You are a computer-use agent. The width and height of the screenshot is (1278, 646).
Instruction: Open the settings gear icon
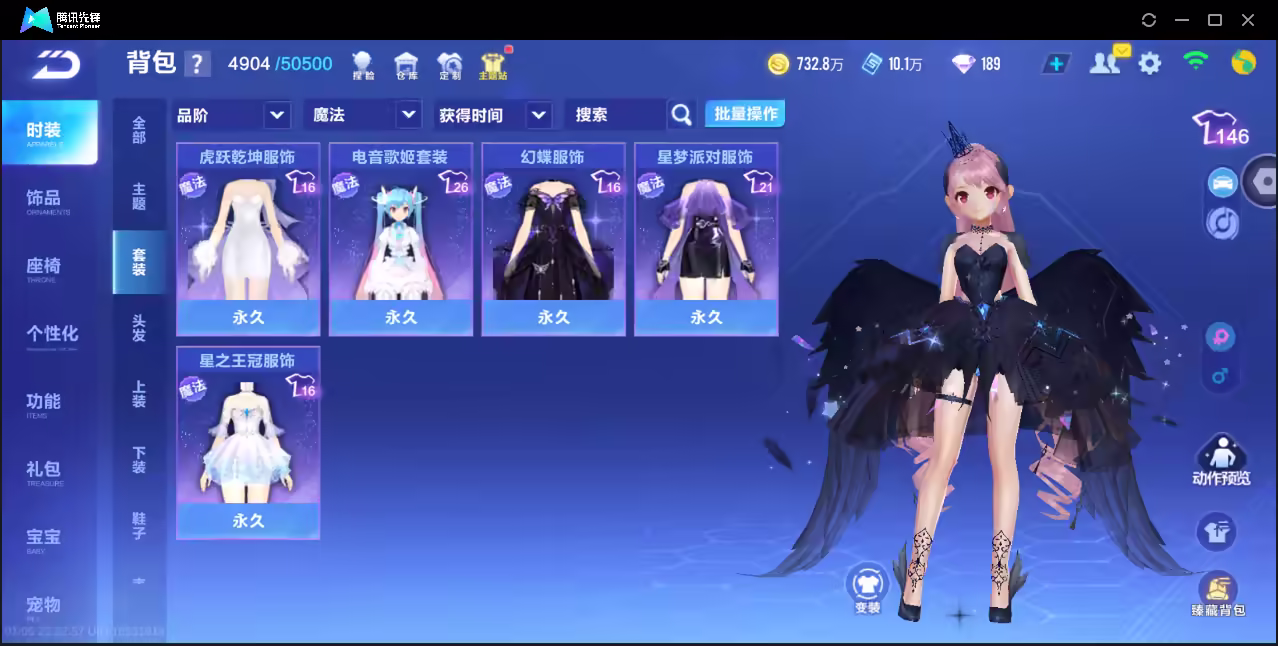(1150, 64)
